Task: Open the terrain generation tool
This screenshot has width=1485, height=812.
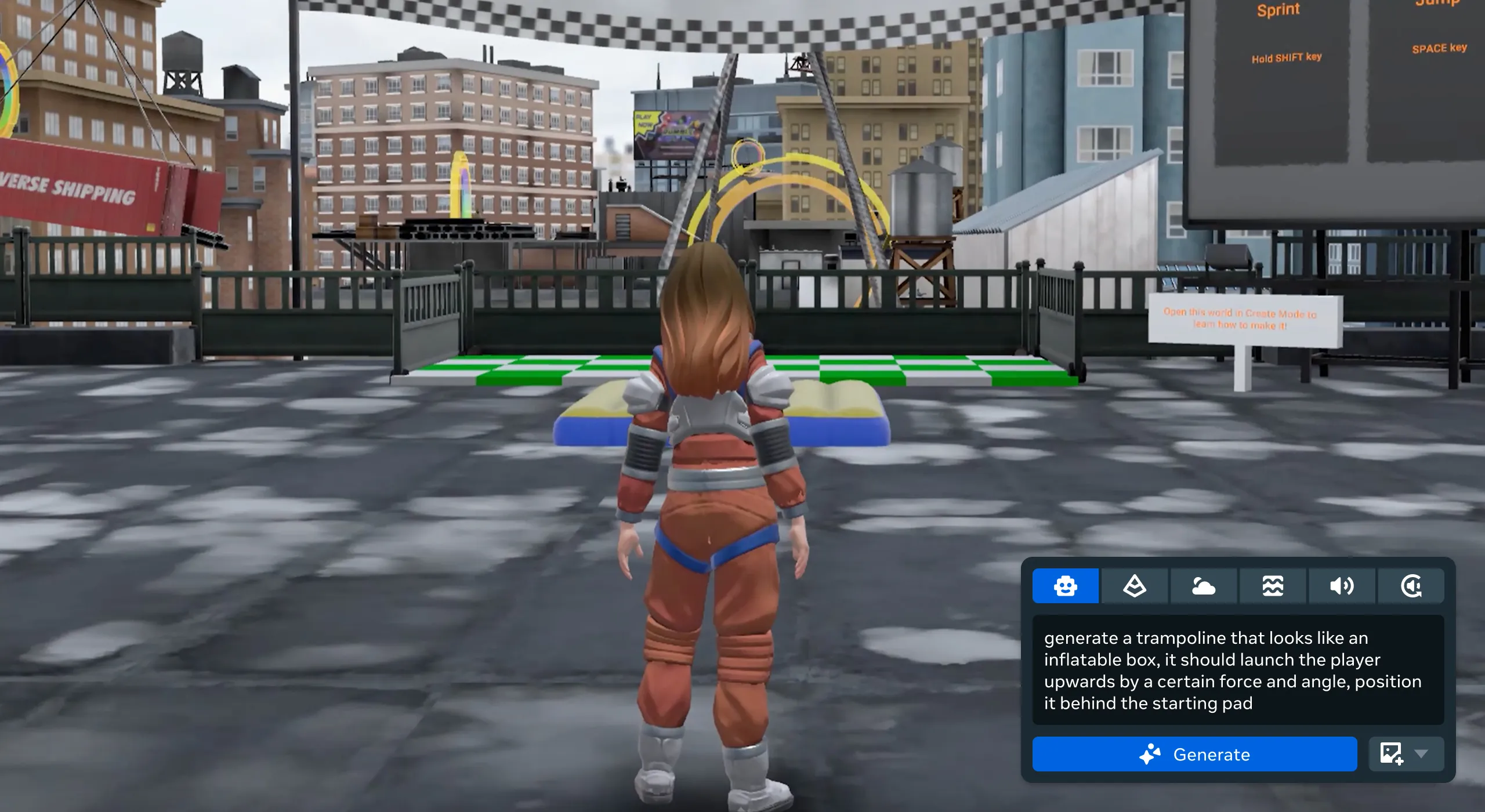Action: [1135, 586]
